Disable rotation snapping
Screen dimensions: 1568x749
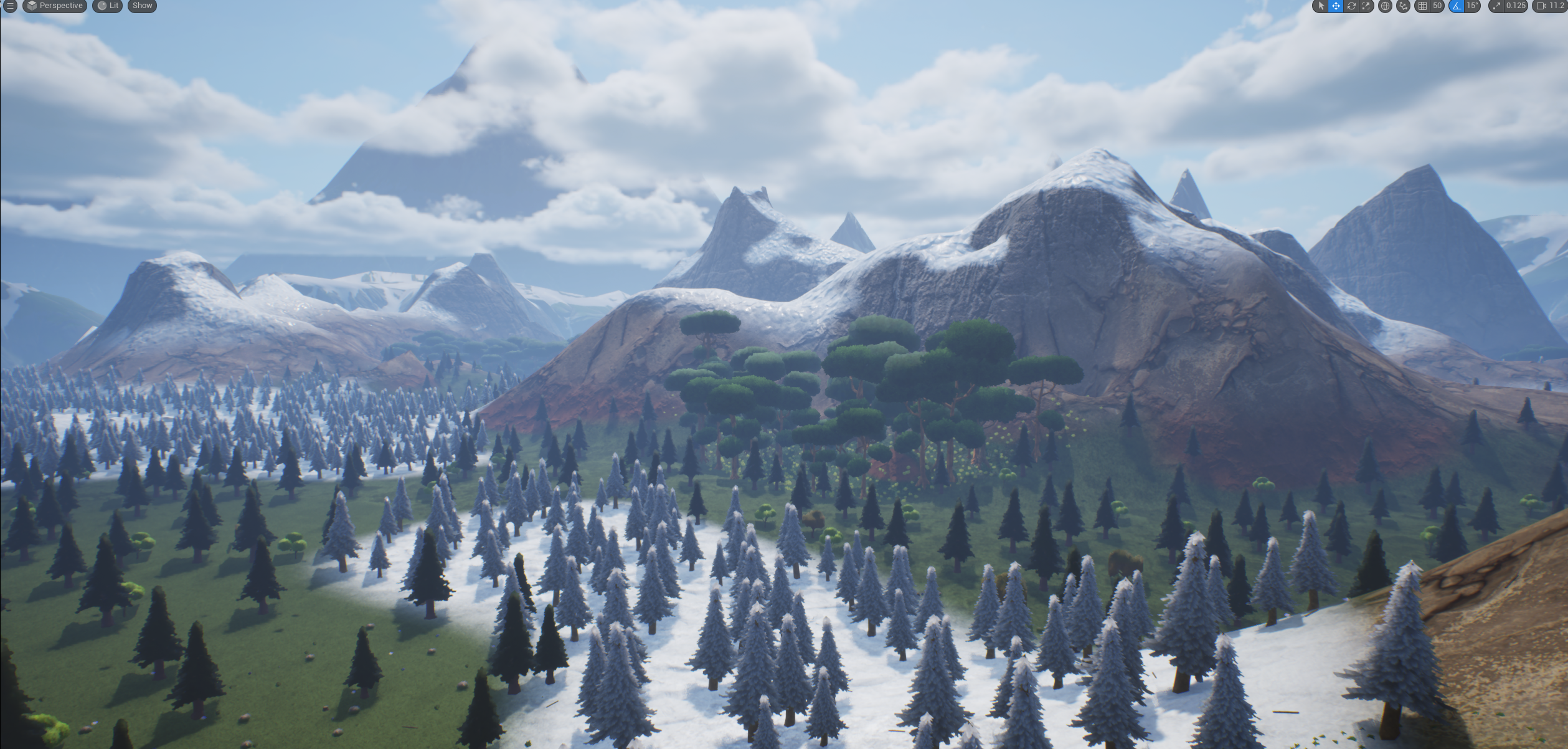(1457, 6)
